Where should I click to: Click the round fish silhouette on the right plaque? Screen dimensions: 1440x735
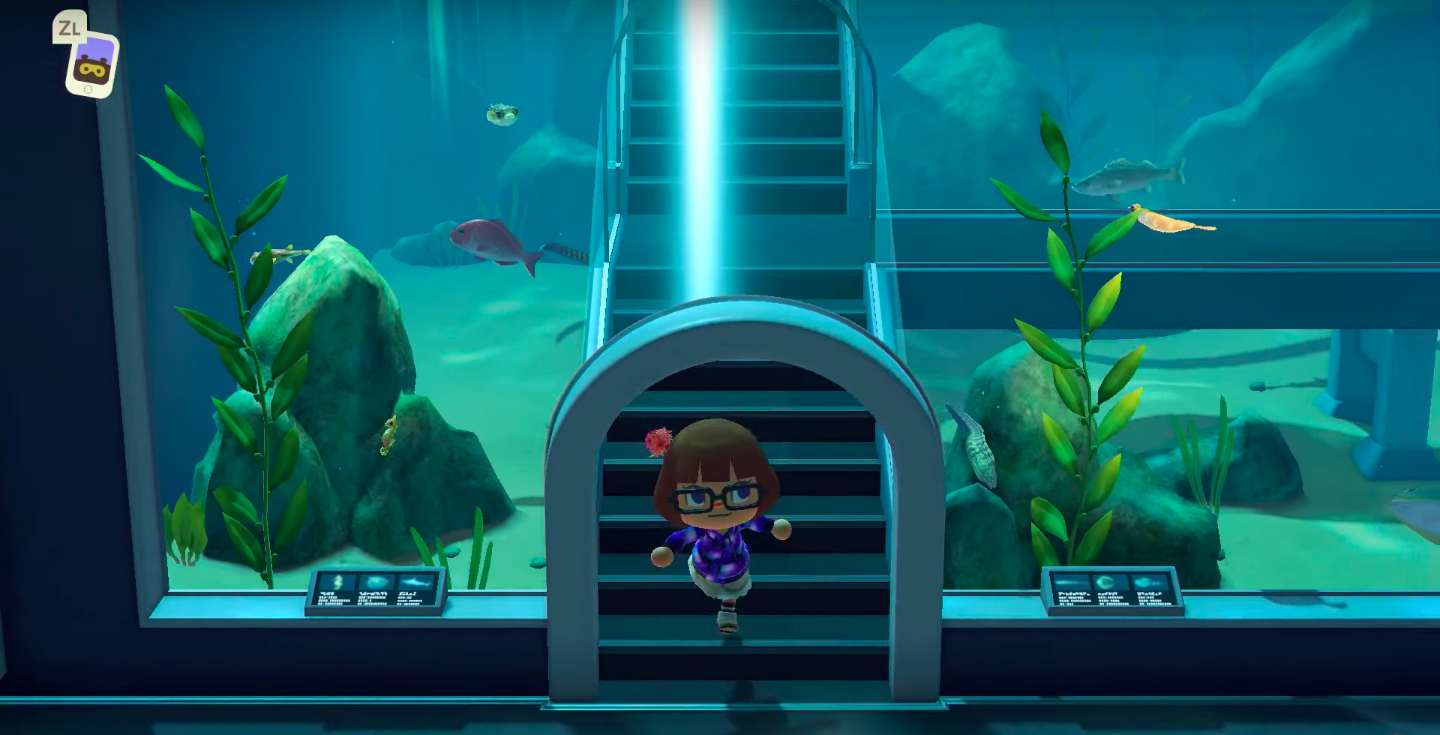[x=1104, y=581]
